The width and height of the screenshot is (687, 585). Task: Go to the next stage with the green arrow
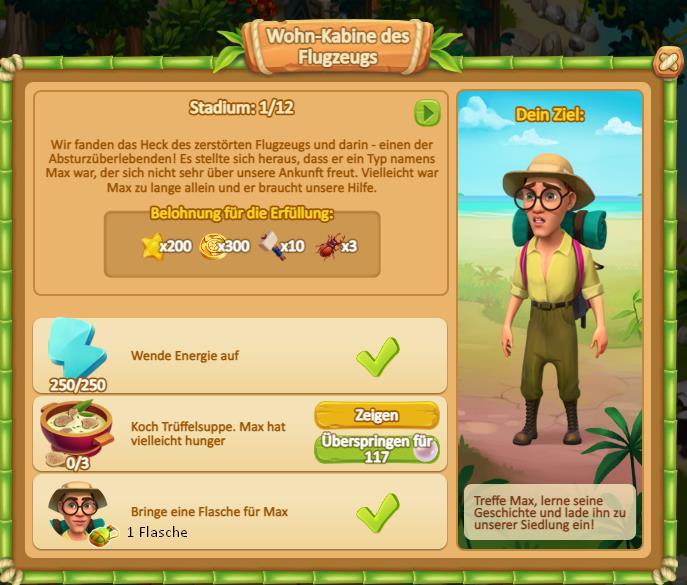(x=427, y=113)
